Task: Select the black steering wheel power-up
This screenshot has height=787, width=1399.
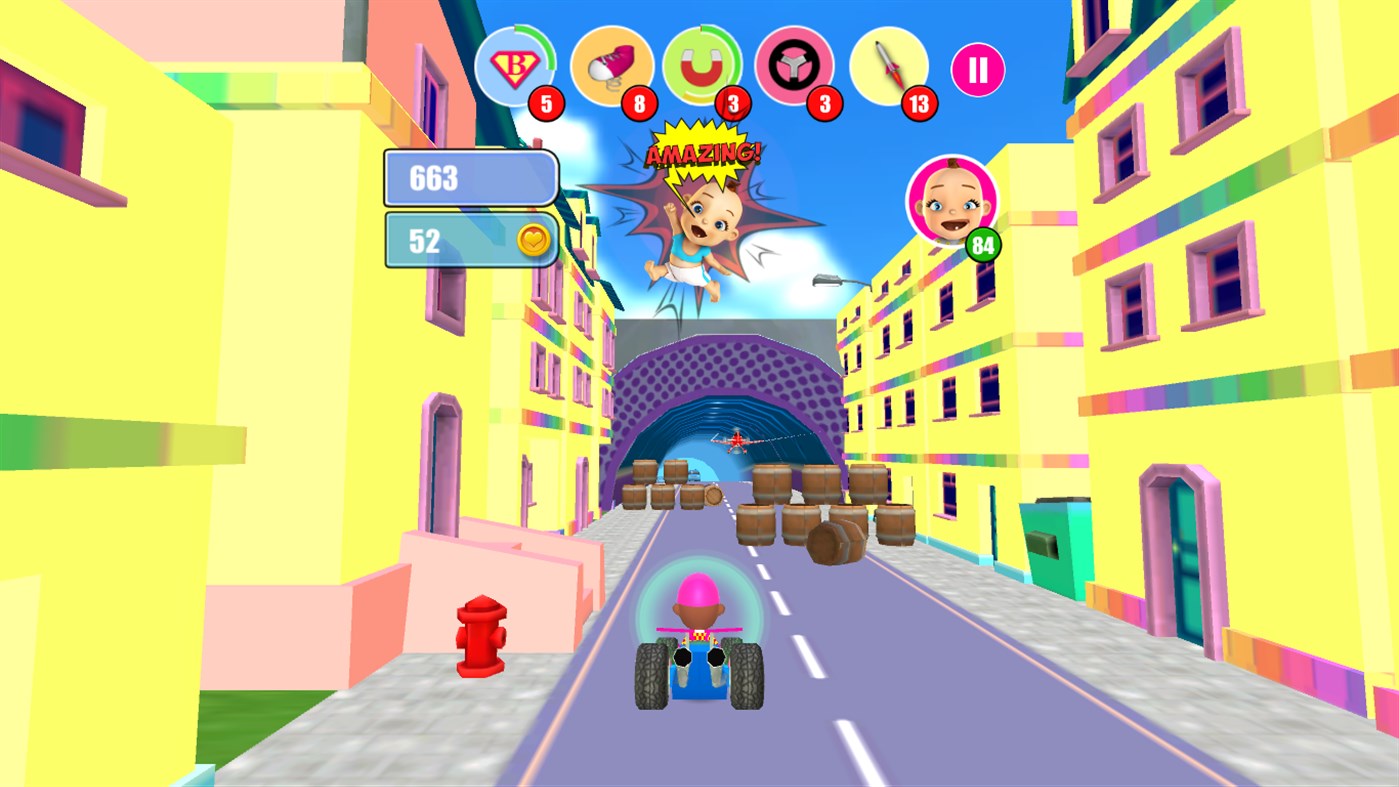Action: coord(794,63)
